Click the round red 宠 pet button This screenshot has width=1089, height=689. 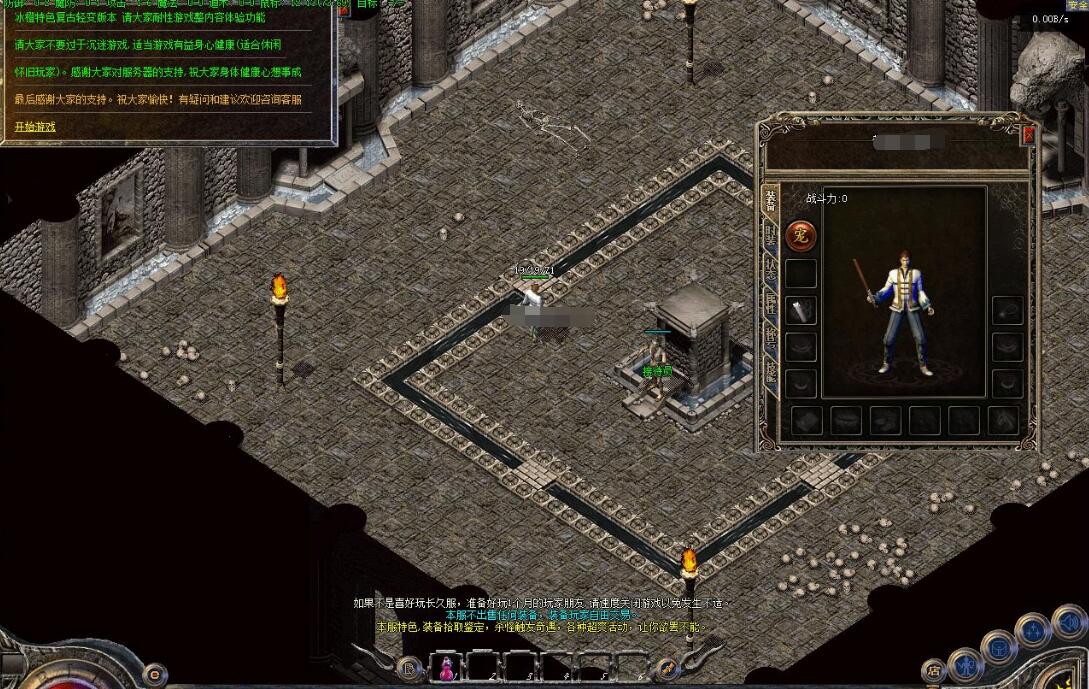coord(801,236)
